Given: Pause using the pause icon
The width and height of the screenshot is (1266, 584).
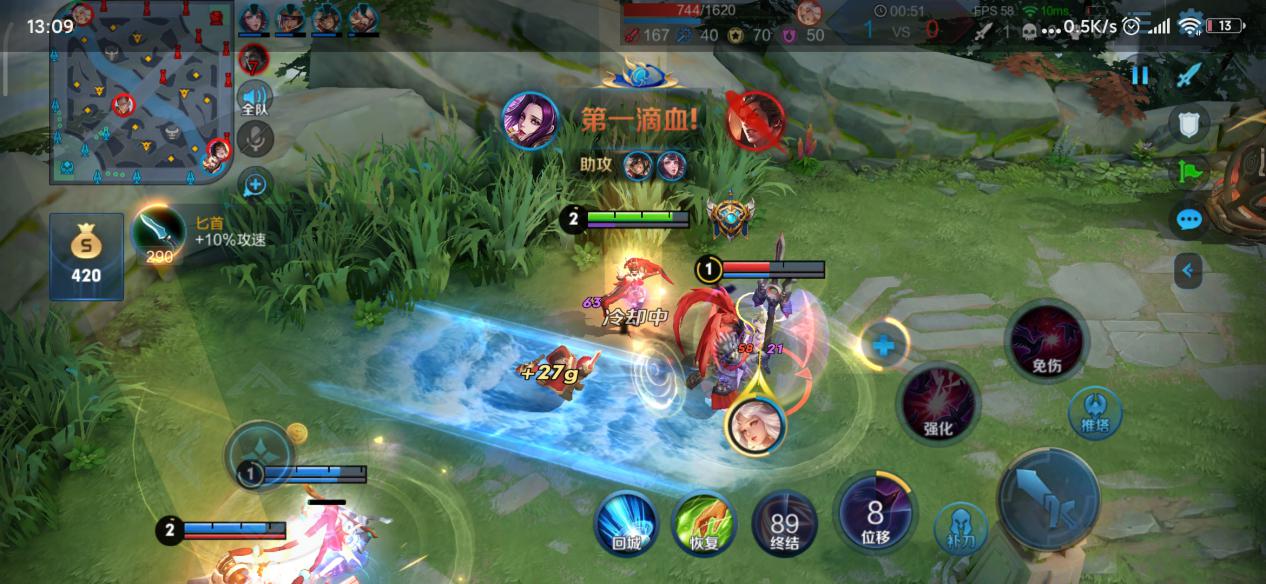Looking at the screenshot, I should (1140, 76).
